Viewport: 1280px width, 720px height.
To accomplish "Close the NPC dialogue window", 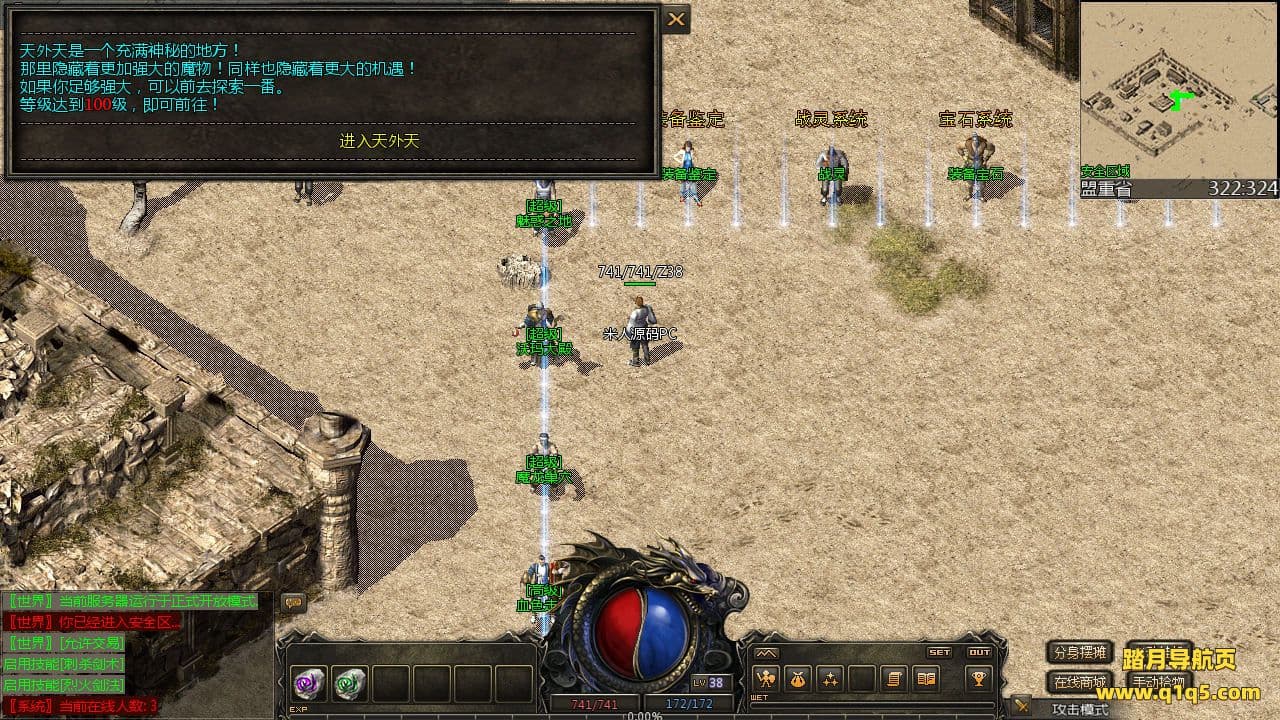I will tap(677, 19).
